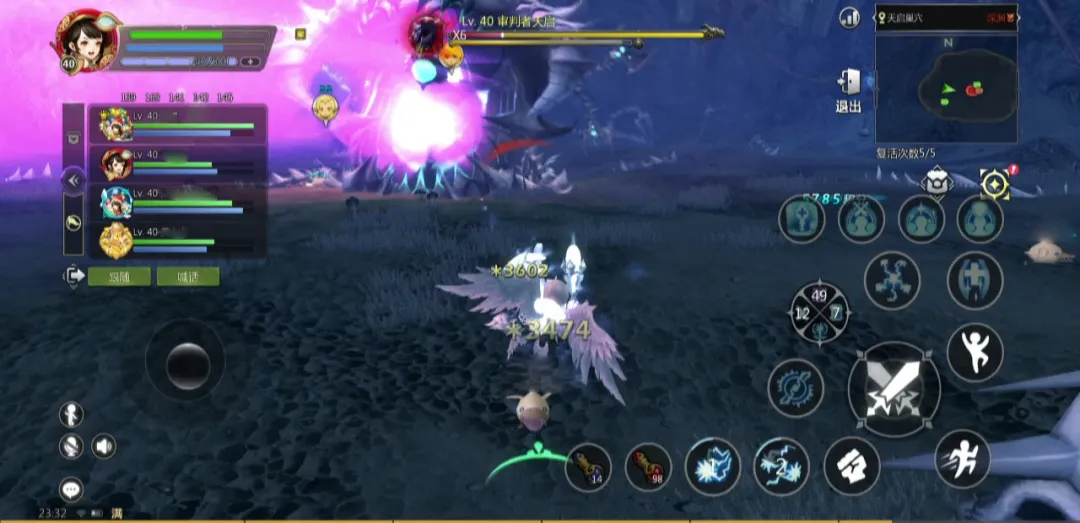Trigger the fist skill button
This screenshot has height=523, width=1080.
(851, 466)
